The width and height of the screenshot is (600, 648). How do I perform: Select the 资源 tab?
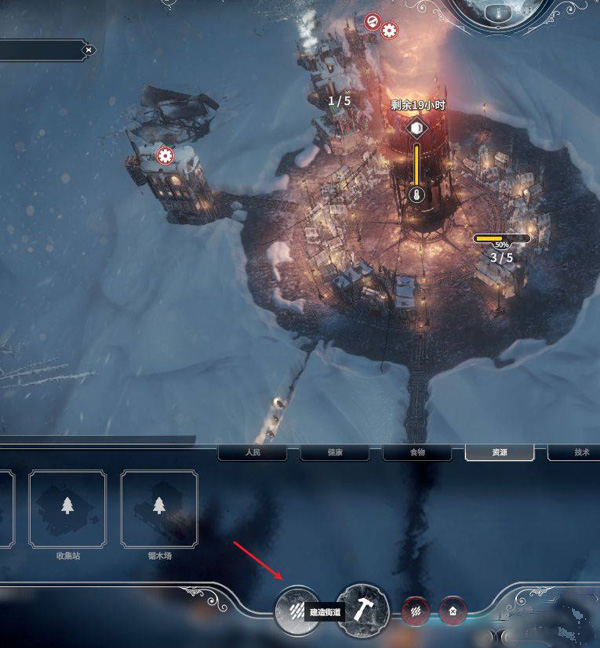(x=498, y=453)
